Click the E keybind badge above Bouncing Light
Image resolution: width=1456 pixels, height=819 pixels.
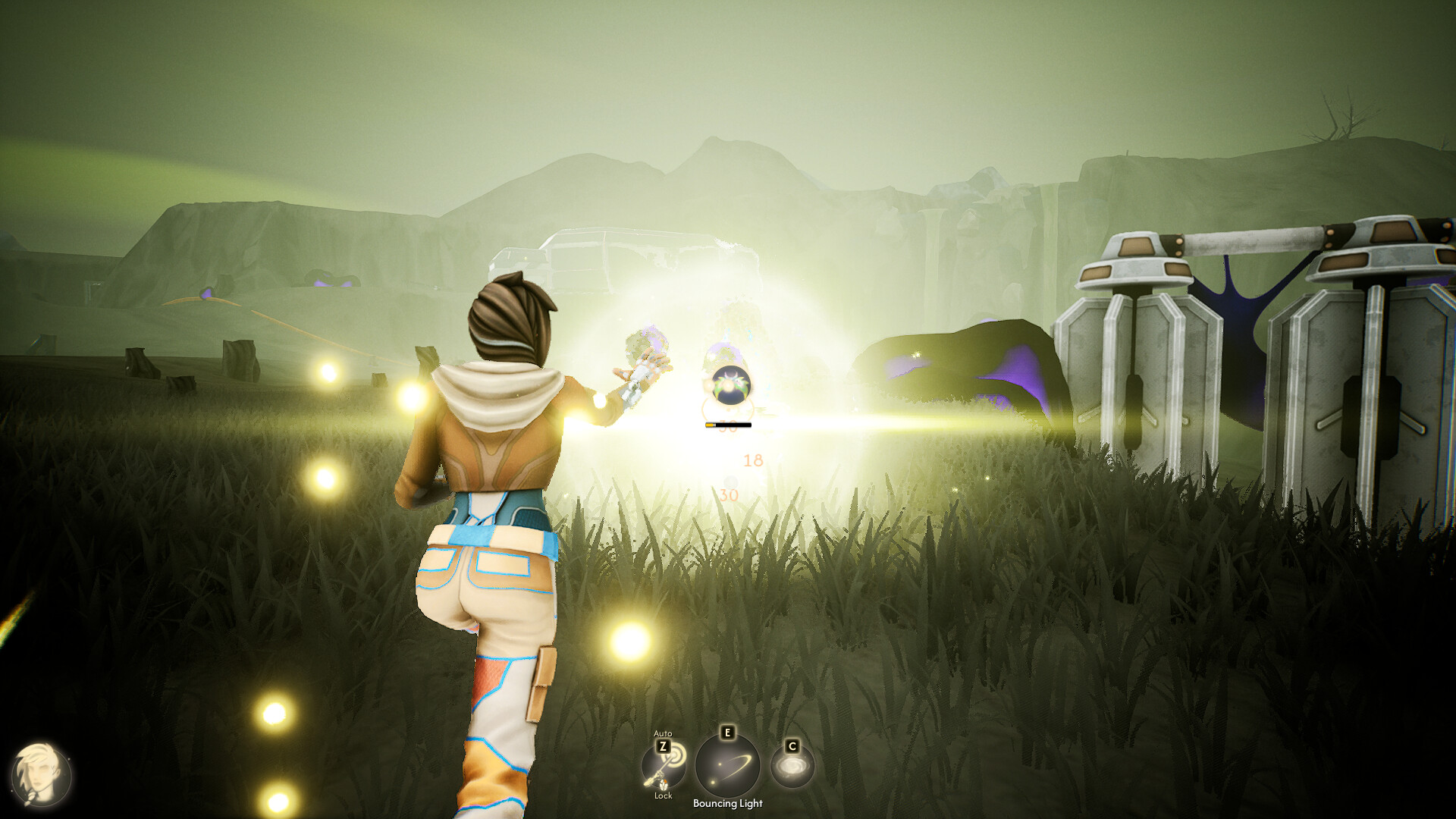726,733
